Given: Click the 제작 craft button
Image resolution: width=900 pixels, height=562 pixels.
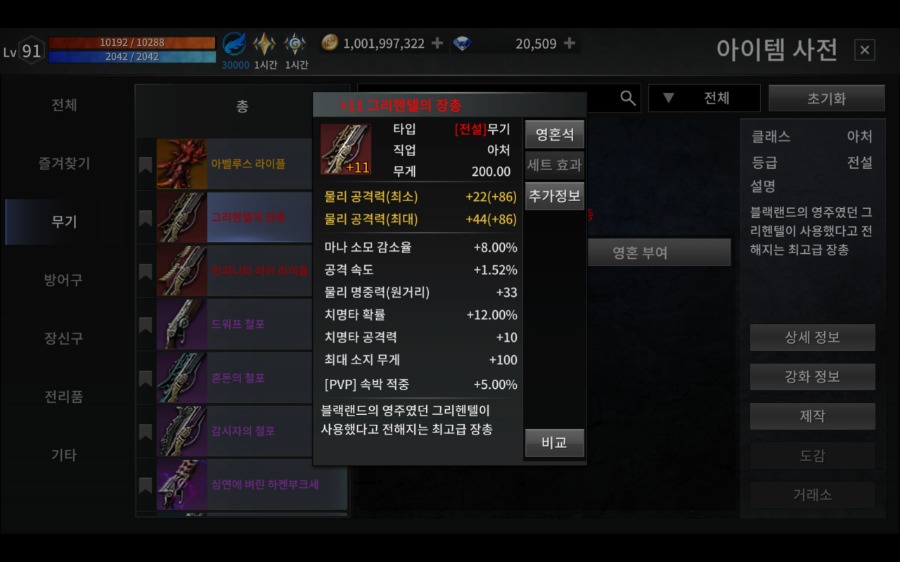Looking at the screenshot, I should coord(812,416).
